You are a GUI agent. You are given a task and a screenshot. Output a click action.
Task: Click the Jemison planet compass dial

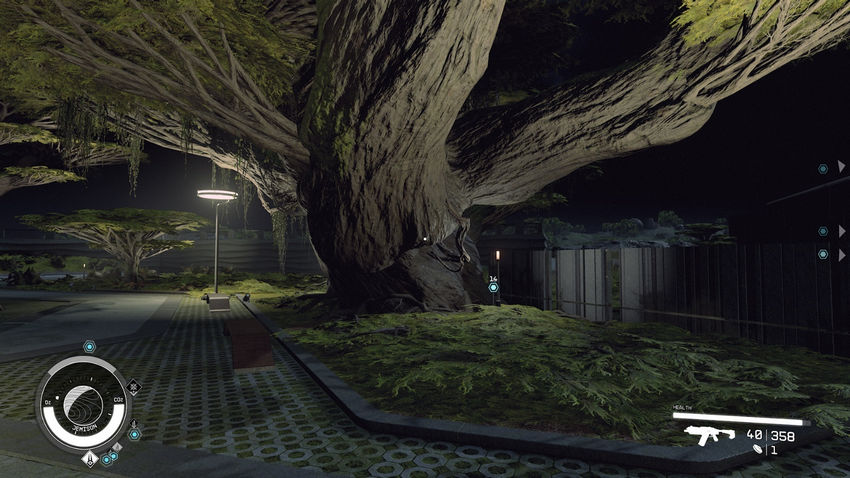83,404
